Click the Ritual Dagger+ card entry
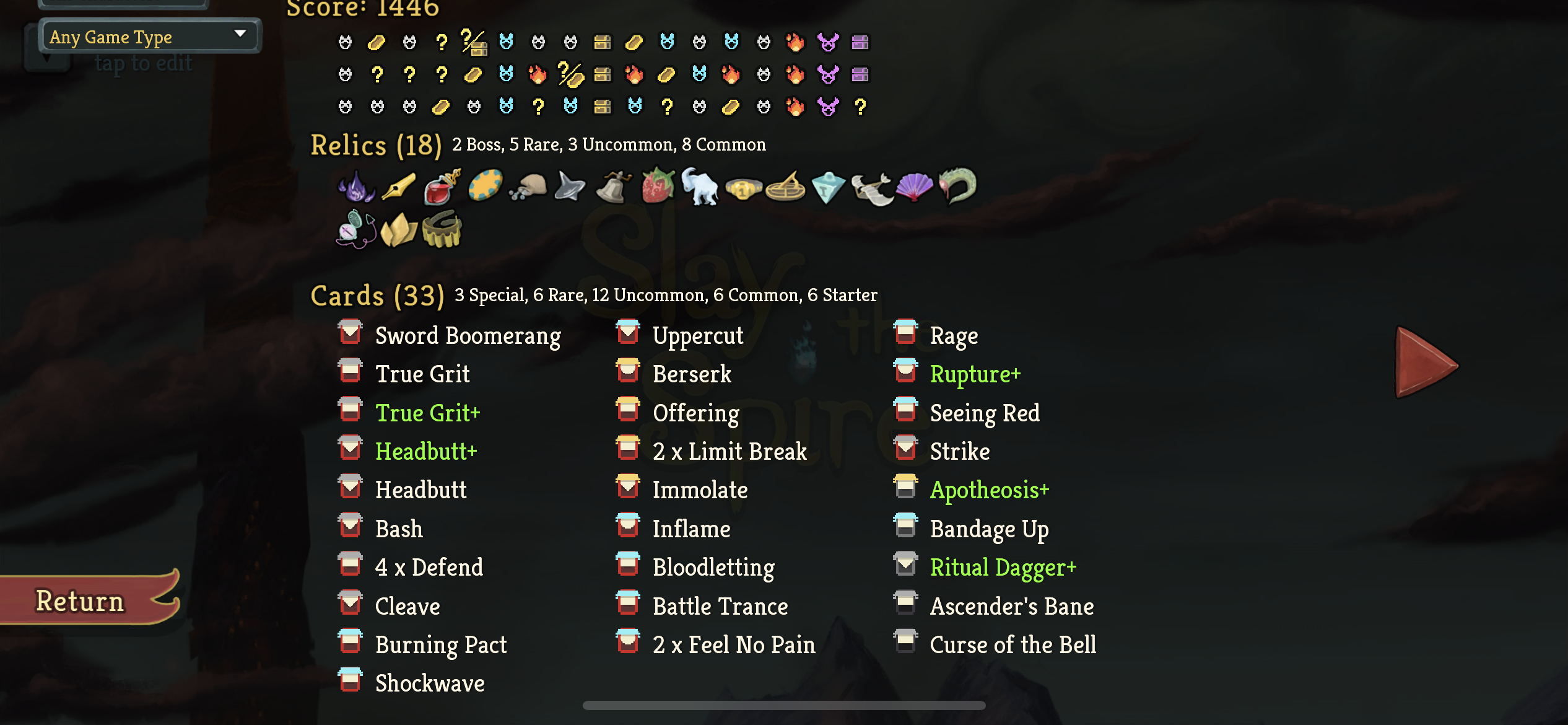1568x725 pixels. click(x=1003, y=567)
